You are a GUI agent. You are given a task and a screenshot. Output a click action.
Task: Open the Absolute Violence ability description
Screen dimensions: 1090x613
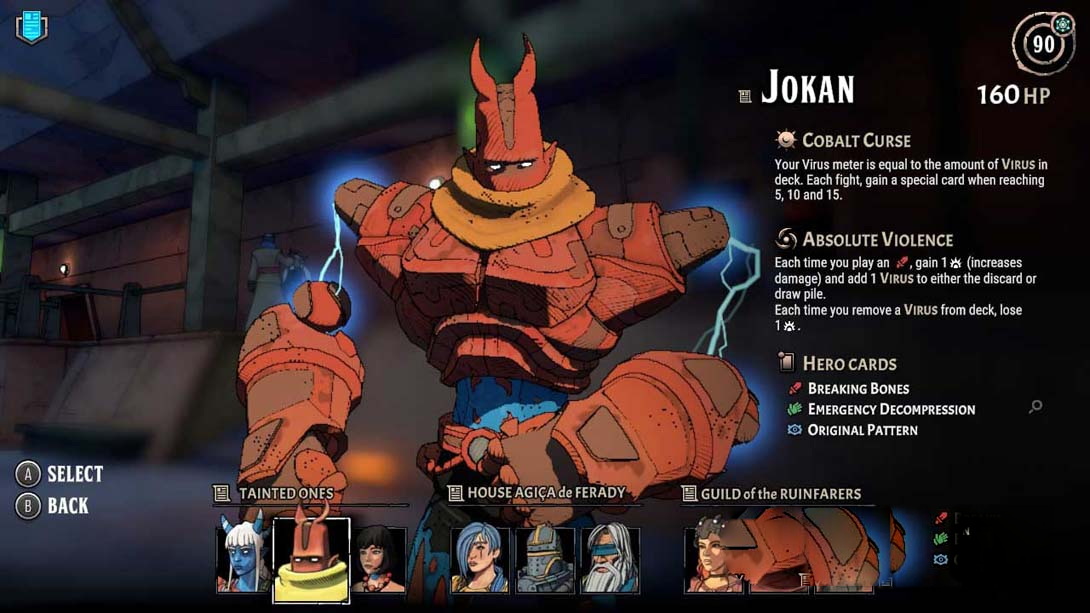click(x=877, y=239)
